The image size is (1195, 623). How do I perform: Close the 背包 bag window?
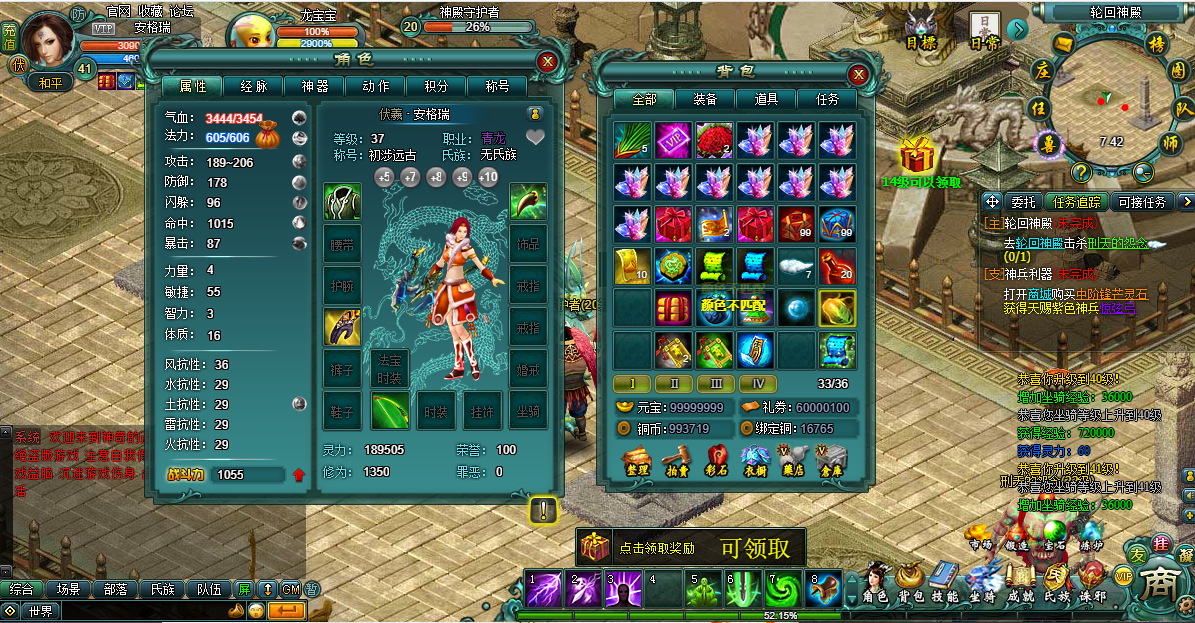(x=858, y=74)
